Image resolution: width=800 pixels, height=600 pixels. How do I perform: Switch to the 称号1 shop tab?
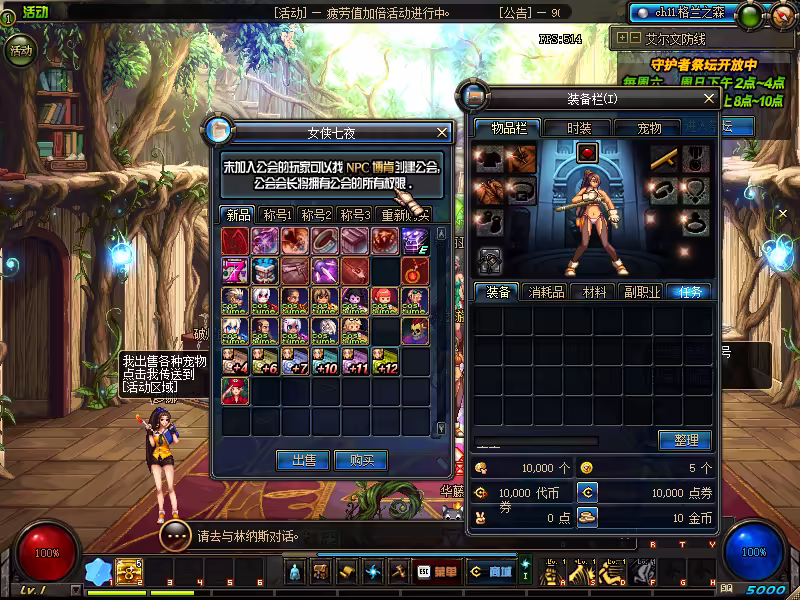tap(277, 215)
